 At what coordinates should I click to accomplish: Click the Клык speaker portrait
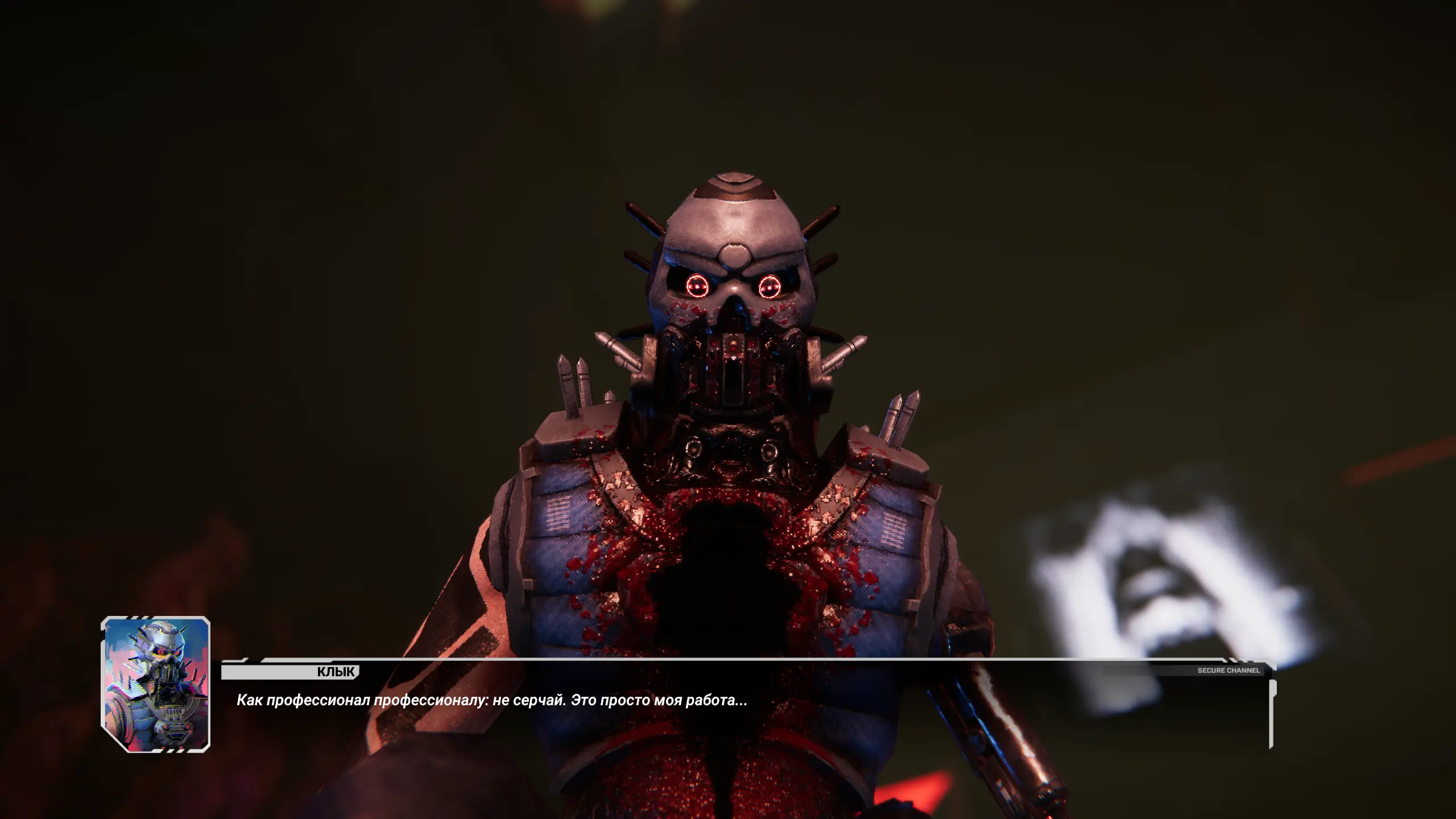(156, 684)
